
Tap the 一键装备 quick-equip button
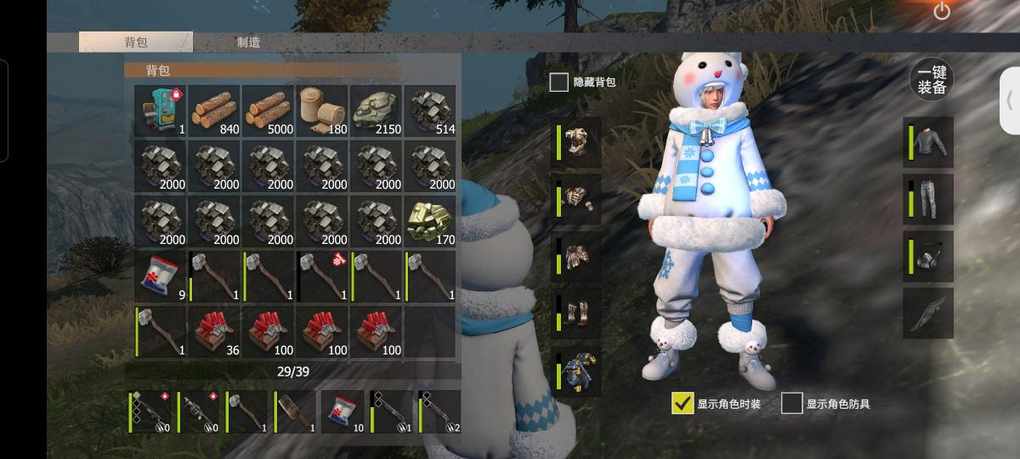click(932, 81)
